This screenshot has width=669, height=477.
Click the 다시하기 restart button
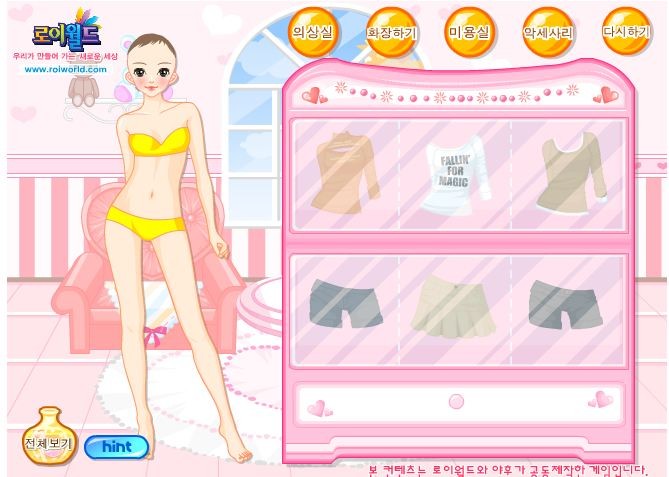click(x=626, y=32)
